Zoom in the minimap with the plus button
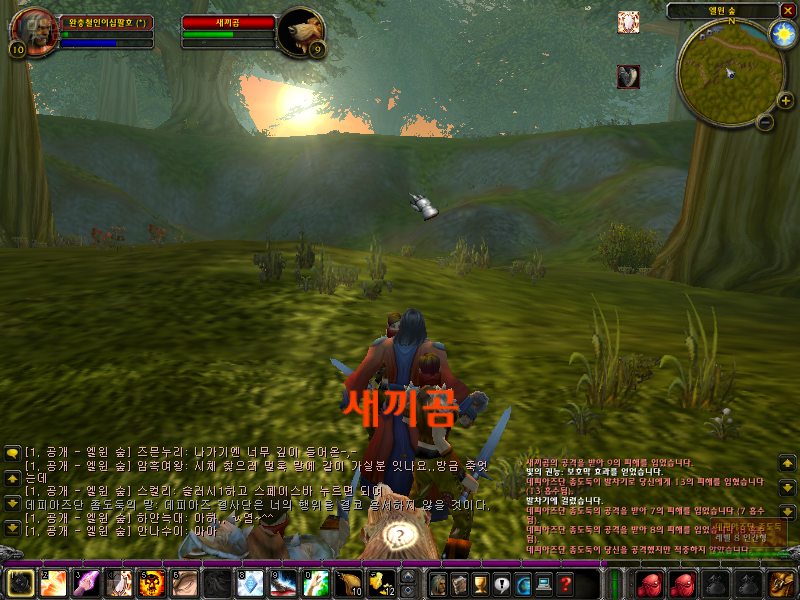The height and width of the screenshot is (600, 800). point(785,100)
